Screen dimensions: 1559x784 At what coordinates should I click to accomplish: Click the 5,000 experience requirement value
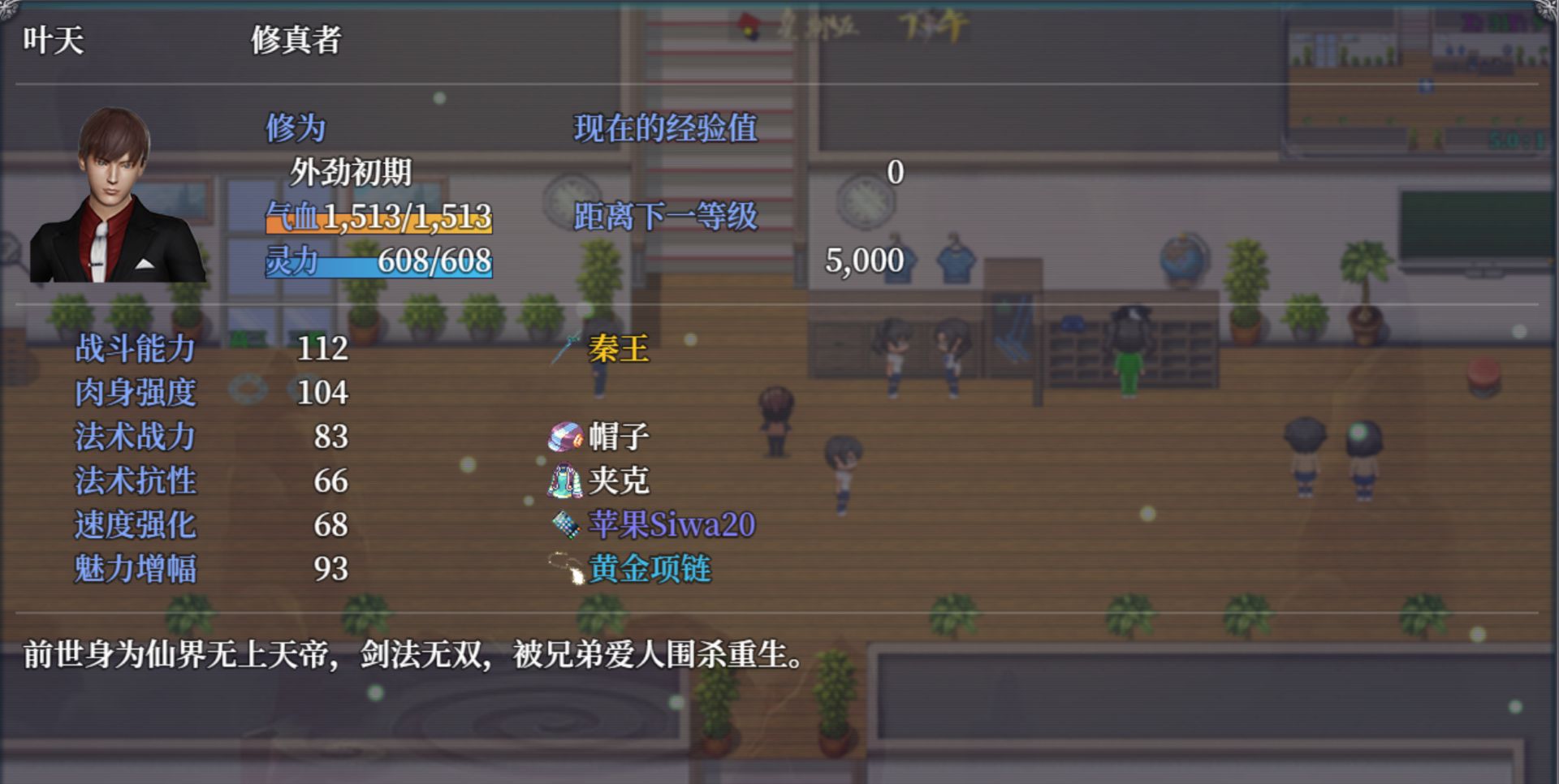(863, 260)
